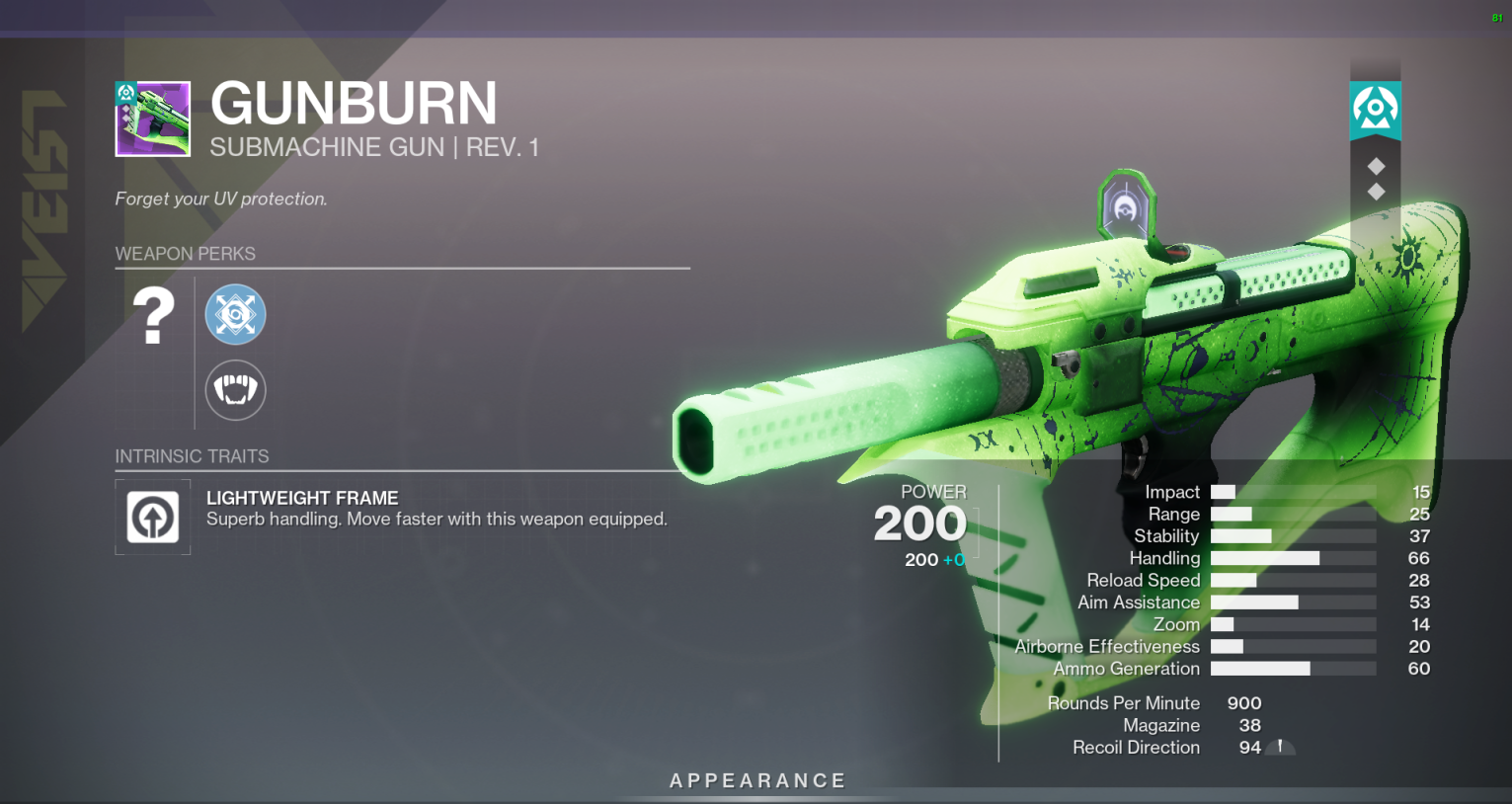Choose the fanged jaw weapon perk
This screenshot has height=804, width=1512.
click(235, 389)
